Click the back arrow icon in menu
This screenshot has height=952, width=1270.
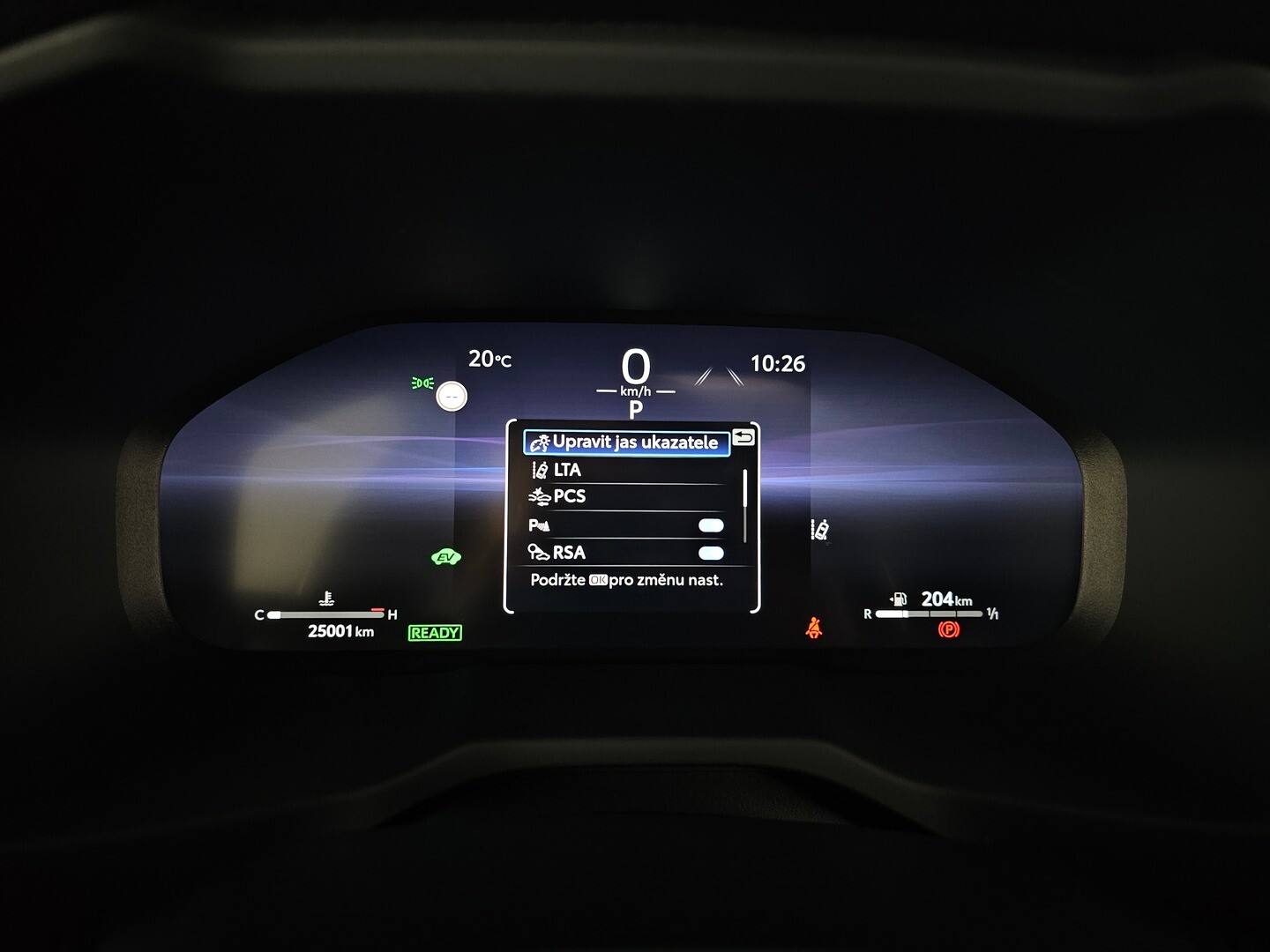743,437
